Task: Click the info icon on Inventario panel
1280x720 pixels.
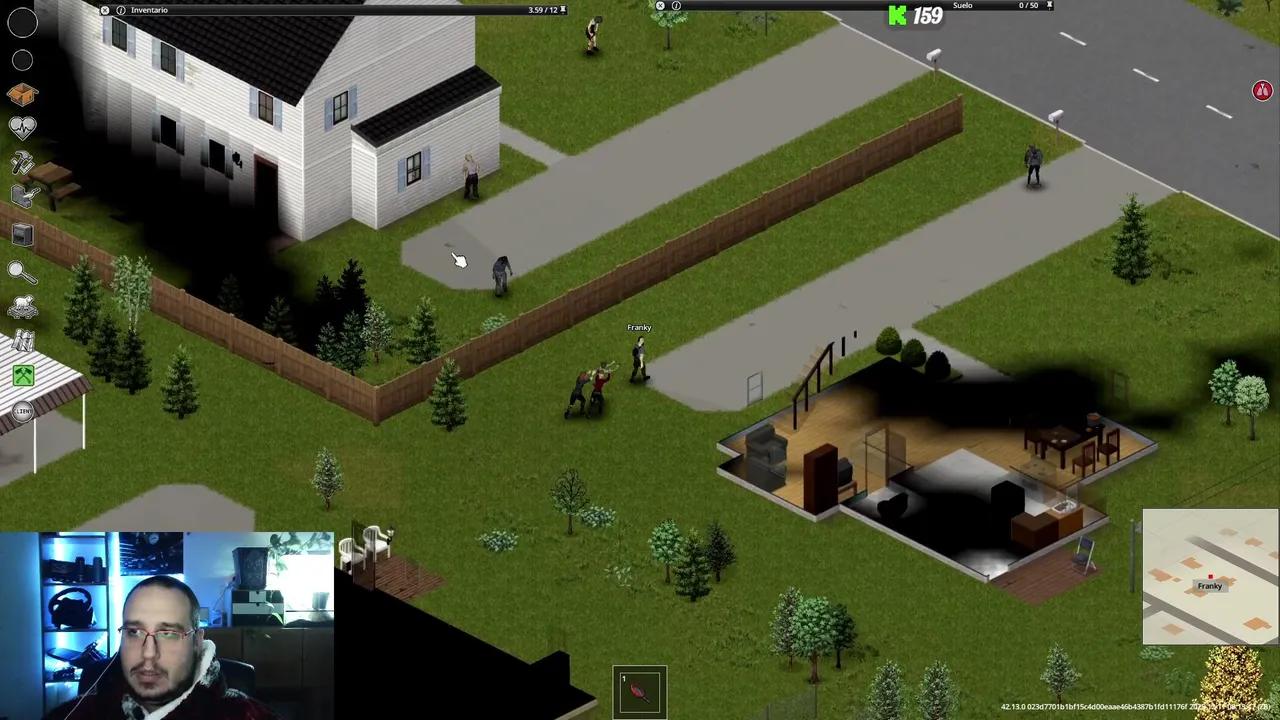Action: click(120, 9)
